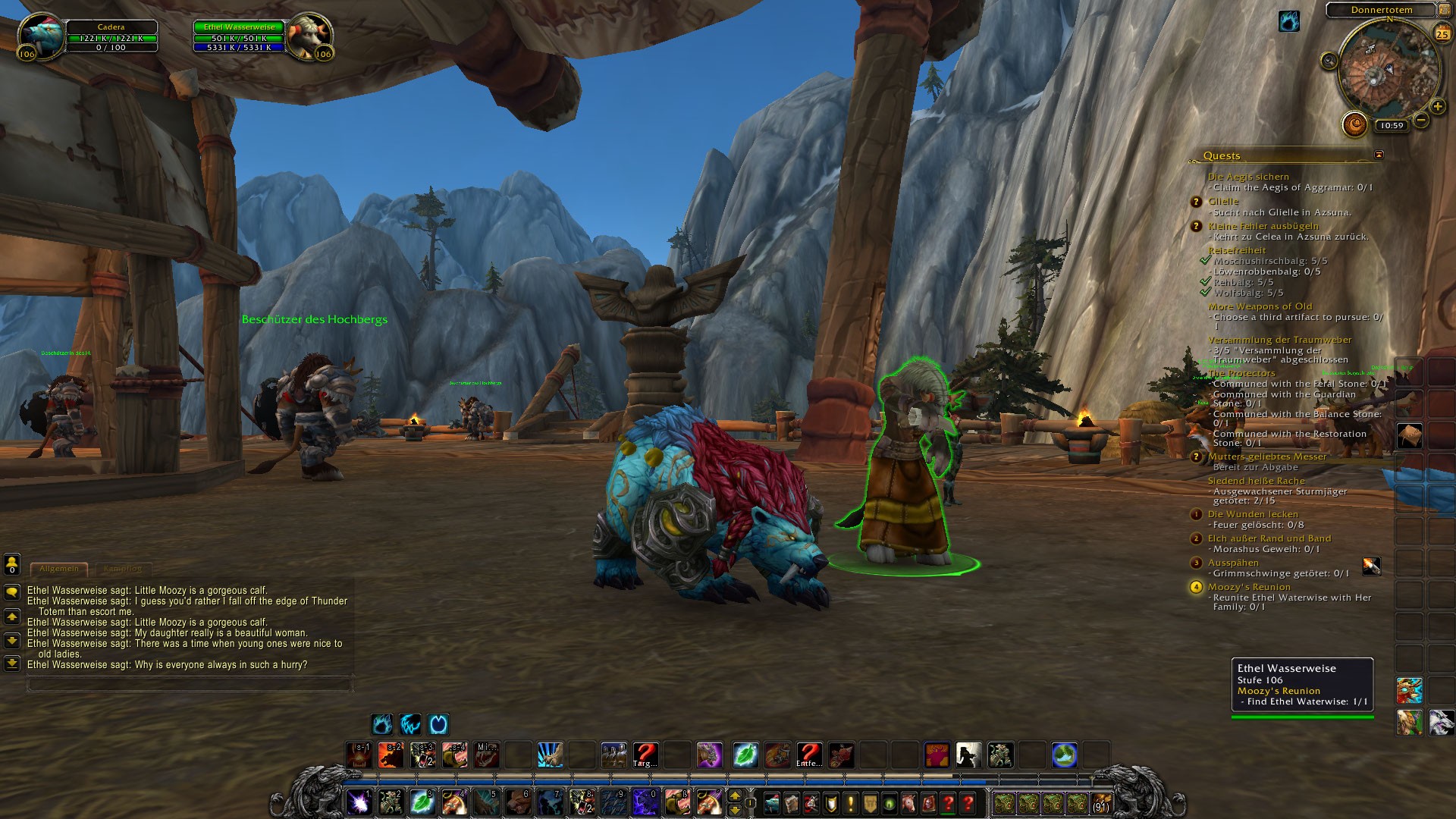Activate the green leaf ability in slot 3

click(422, 801)
